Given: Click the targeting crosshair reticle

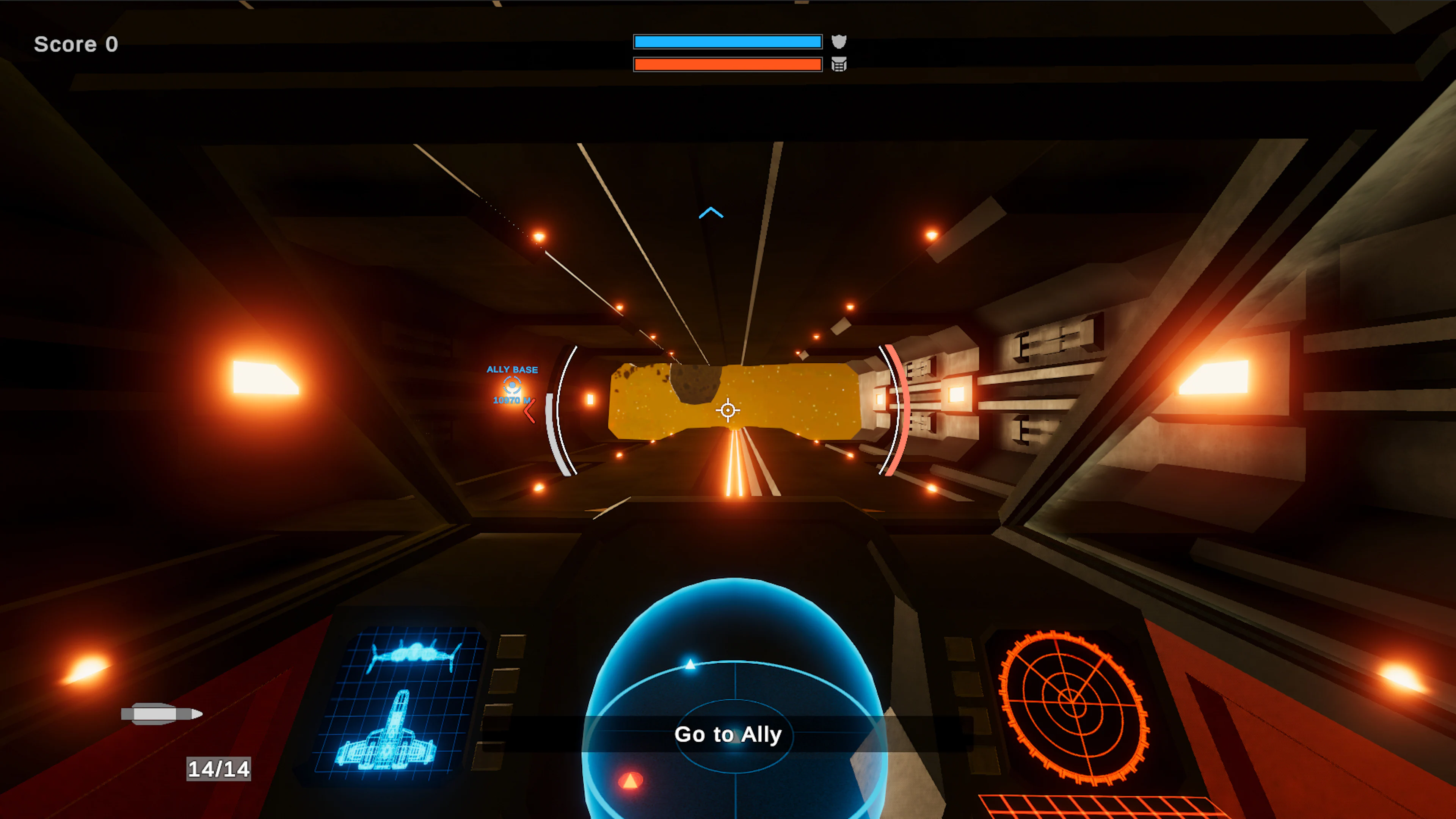Looking at the screenshot, I should [x=728, y=410].
